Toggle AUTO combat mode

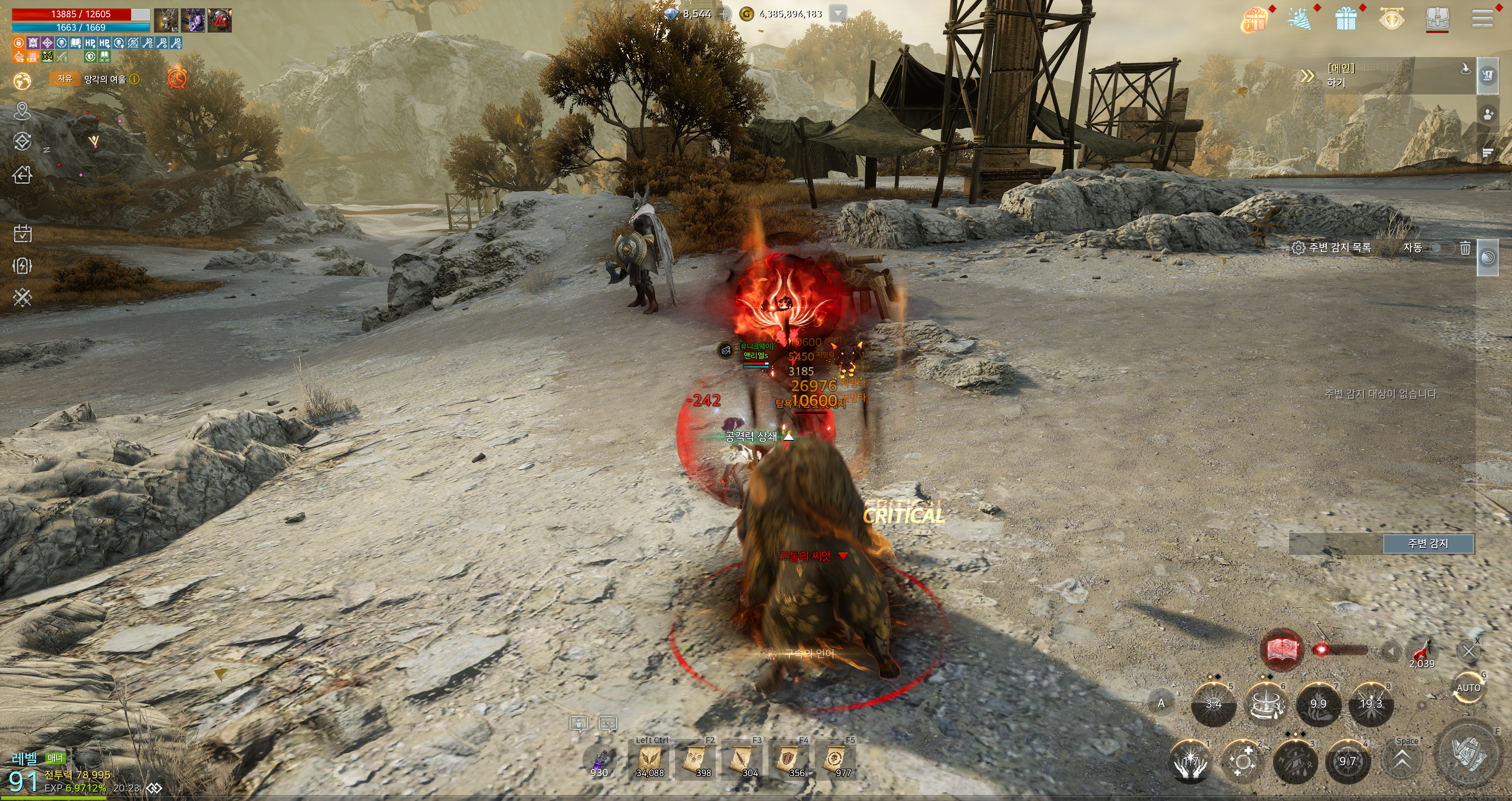[x=1468, y=688]
